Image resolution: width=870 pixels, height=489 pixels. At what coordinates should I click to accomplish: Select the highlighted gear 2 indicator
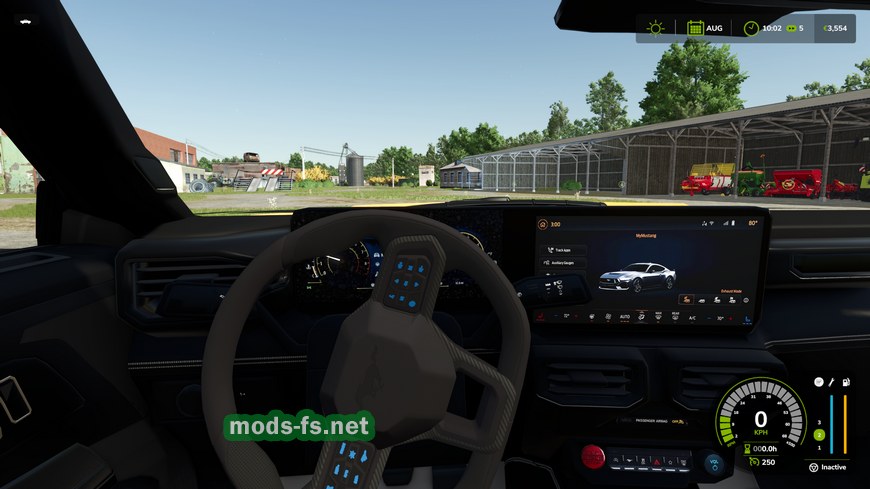pos(819,434)
